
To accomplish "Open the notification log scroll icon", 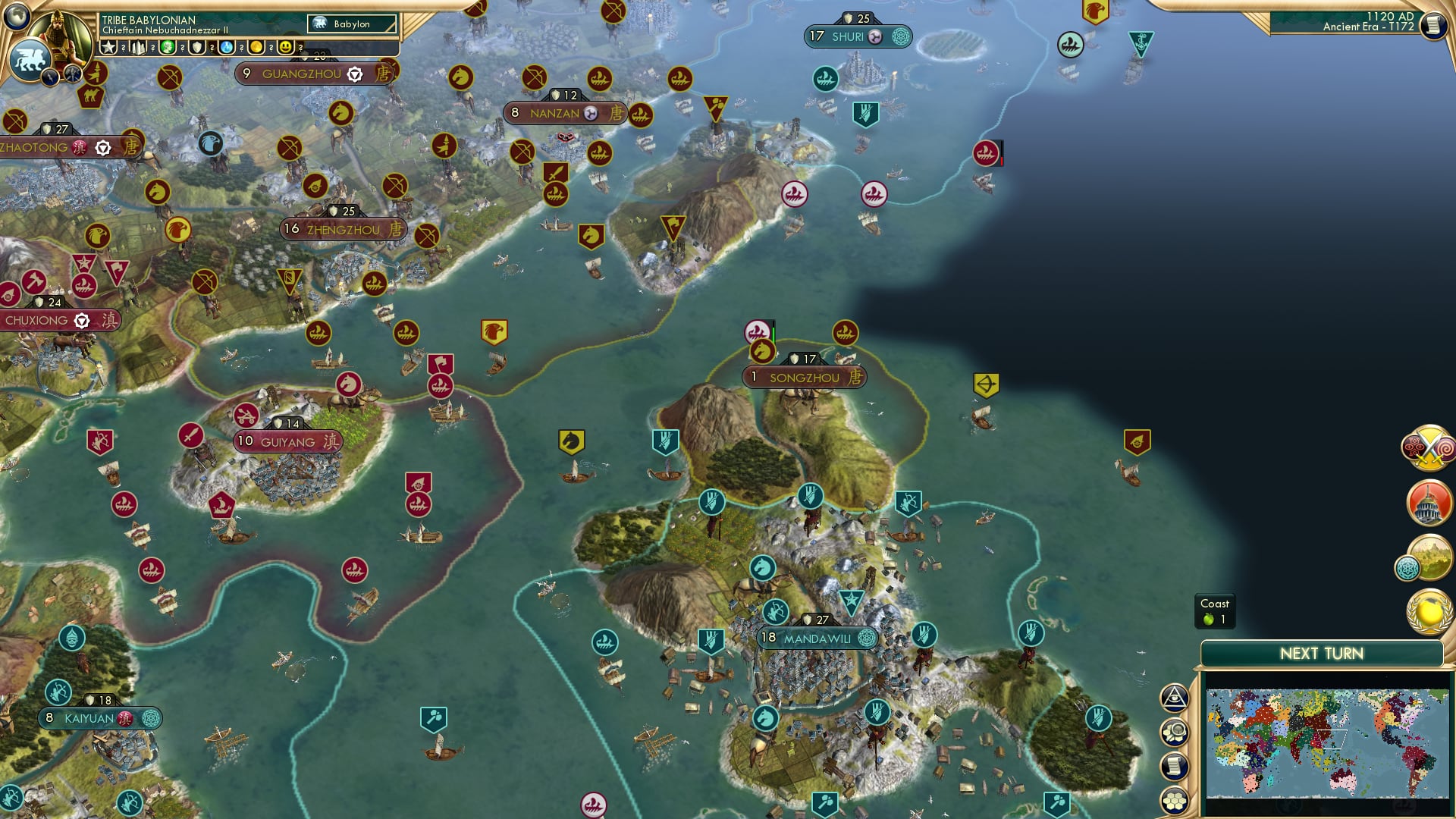I will click(1175, 766).
